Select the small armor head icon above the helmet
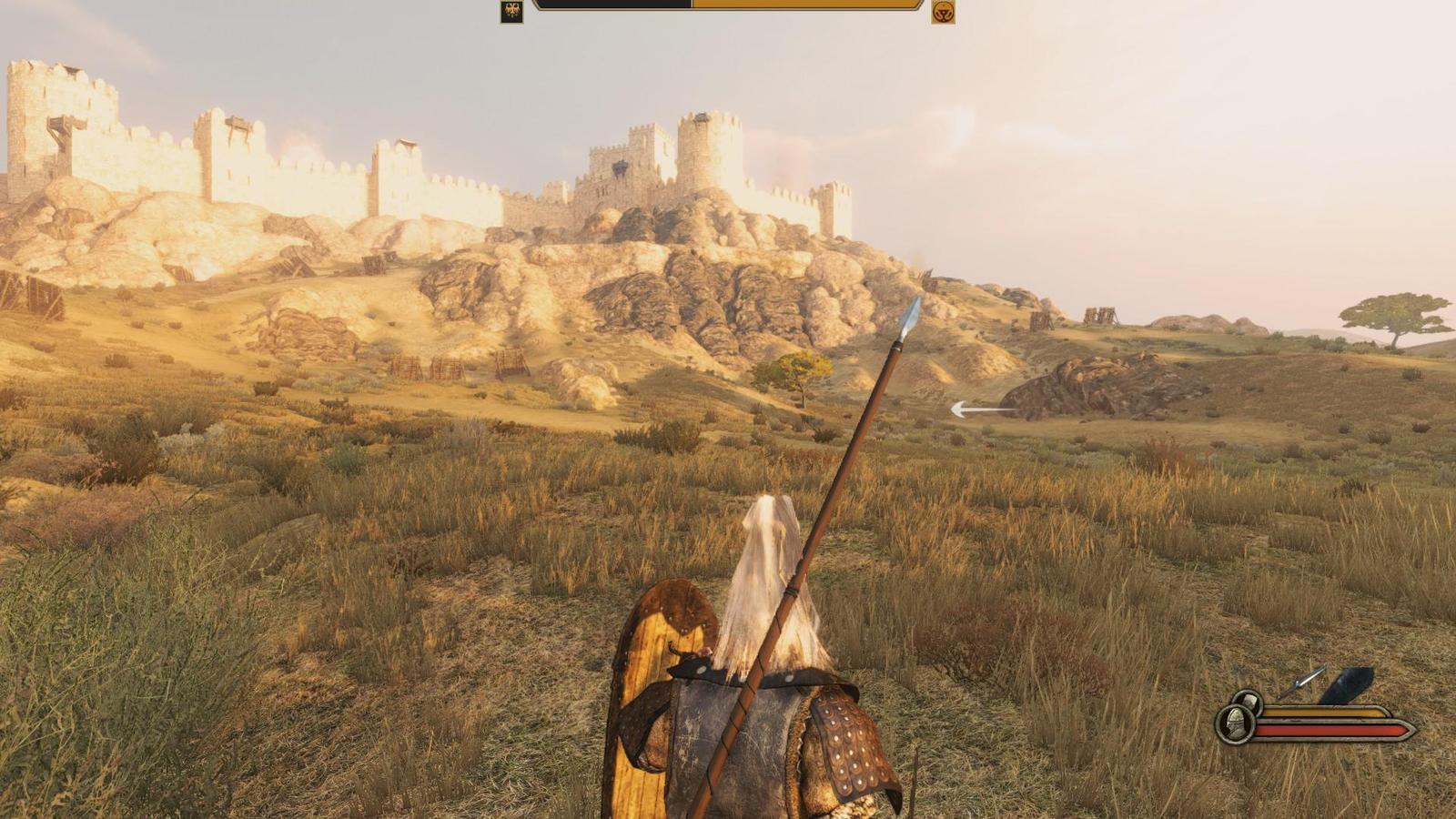The image size is (1456, 819). click(x=1249, y=701)
